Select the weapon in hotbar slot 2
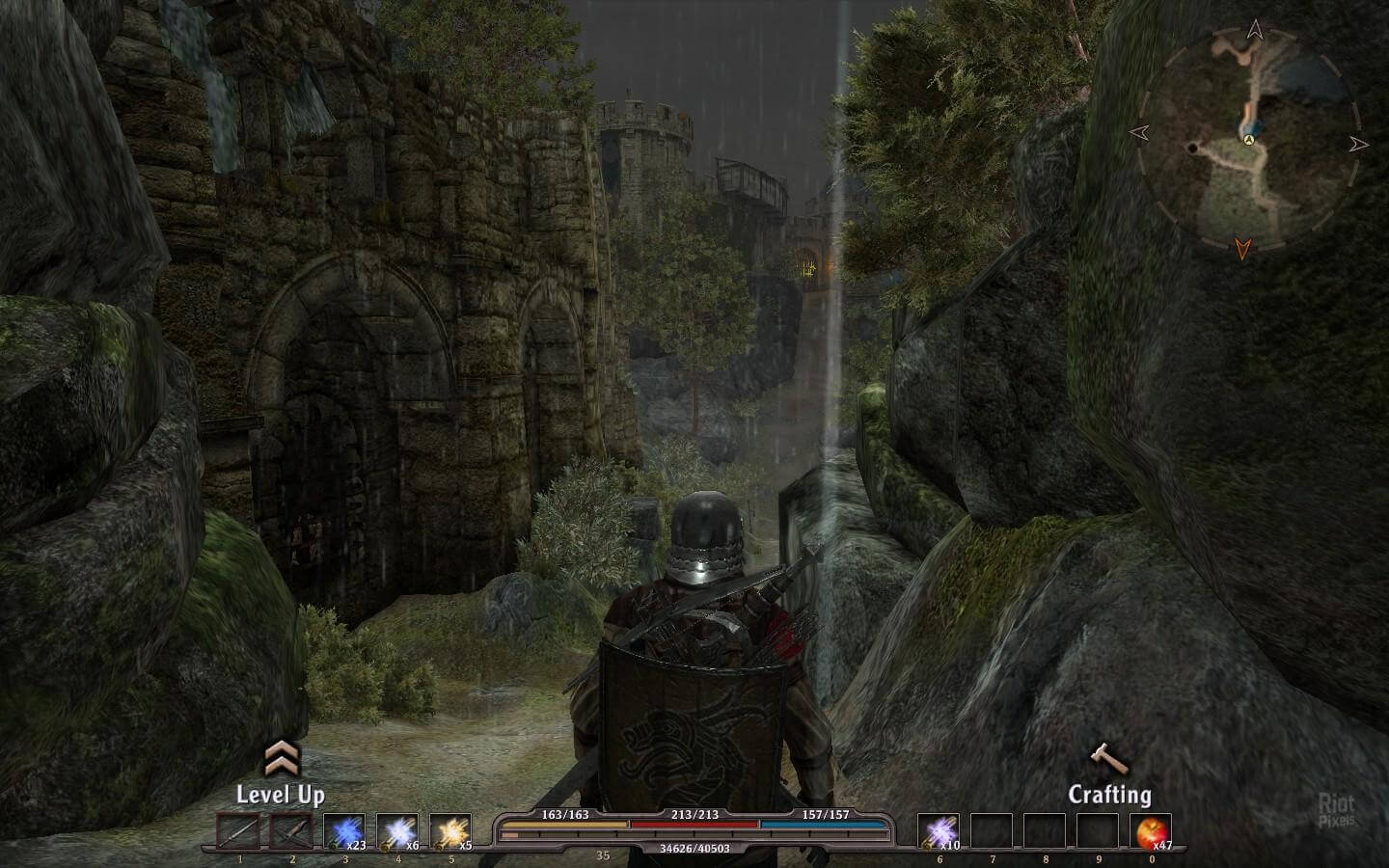The width and height of the screenshot is (1389, 868). click(291, 831)
